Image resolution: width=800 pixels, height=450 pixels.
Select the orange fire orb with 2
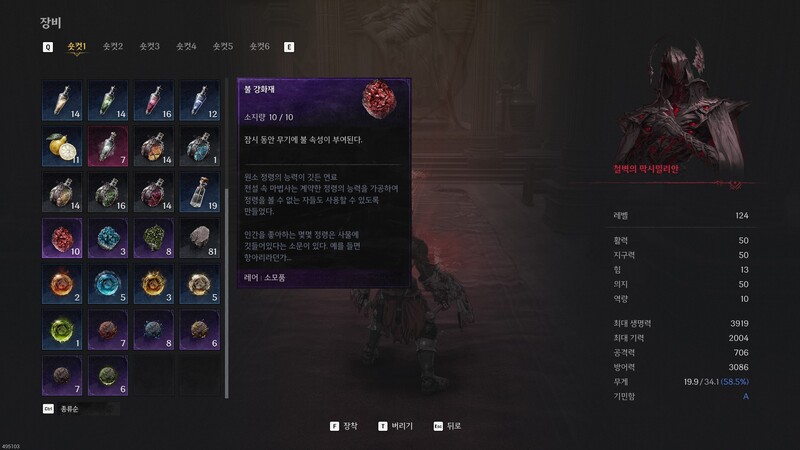(x=61, y=284)
